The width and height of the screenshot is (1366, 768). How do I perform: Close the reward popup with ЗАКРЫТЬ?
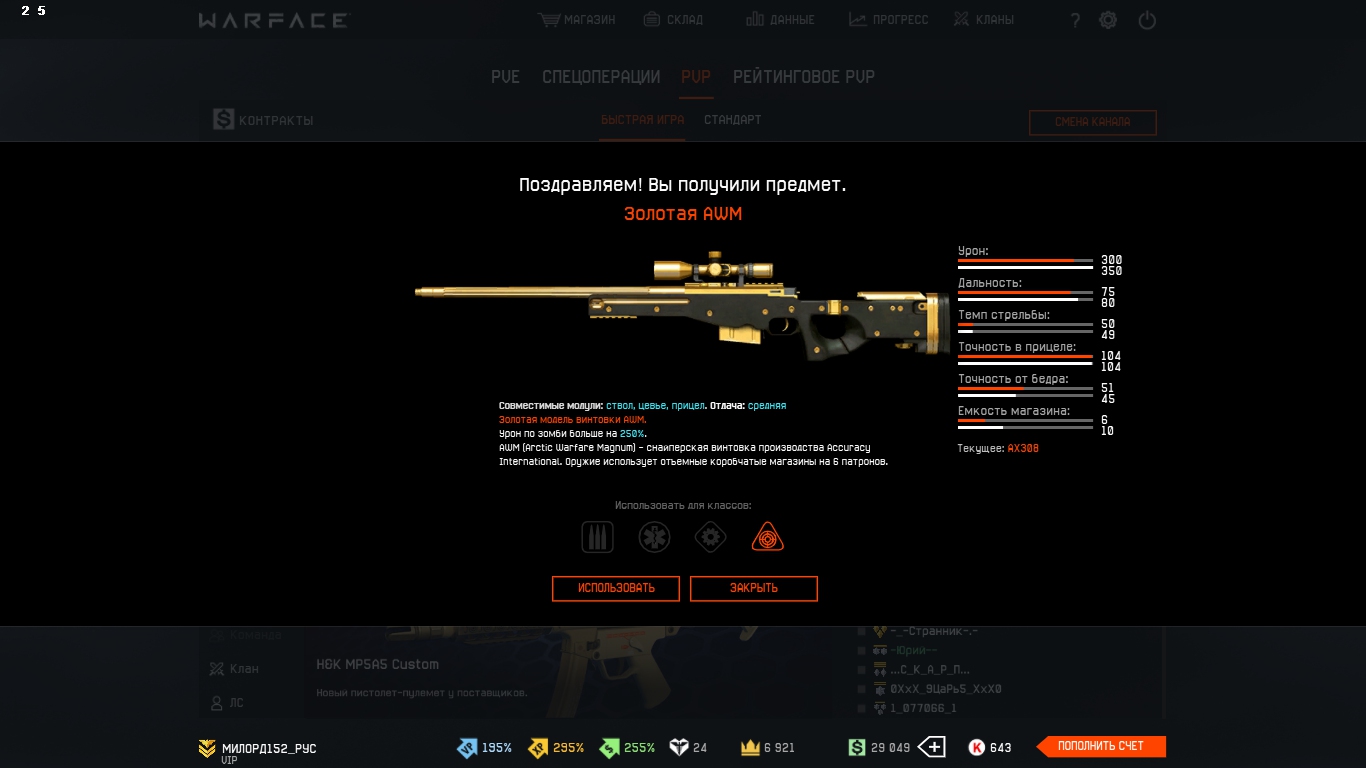click(753, 588)
